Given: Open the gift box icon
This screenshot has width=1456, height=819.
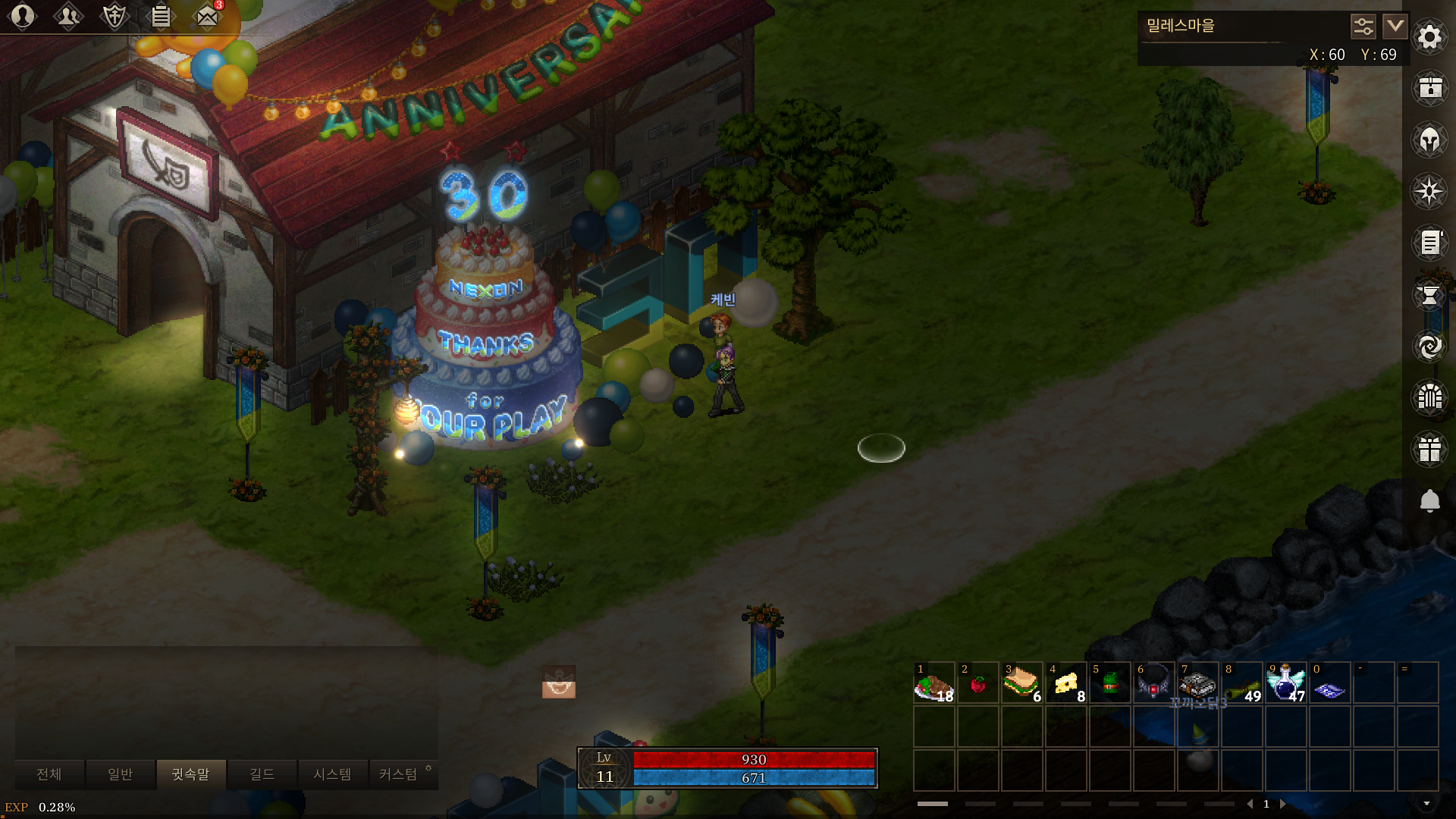Looking at the screenshot, I should (x=1429, y=449).
